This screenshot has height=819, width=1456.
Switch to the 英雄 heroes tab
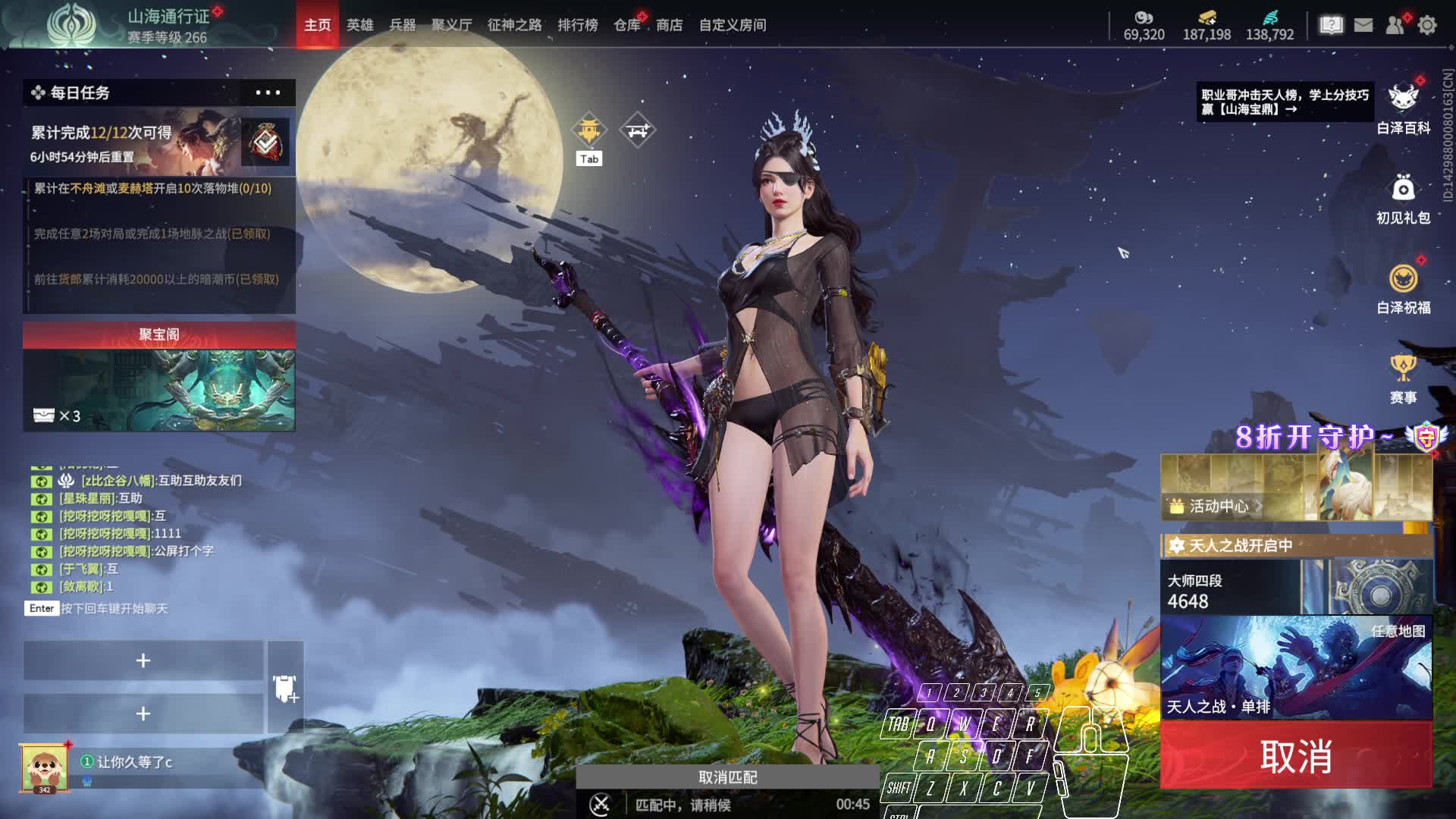coord(359,25)
